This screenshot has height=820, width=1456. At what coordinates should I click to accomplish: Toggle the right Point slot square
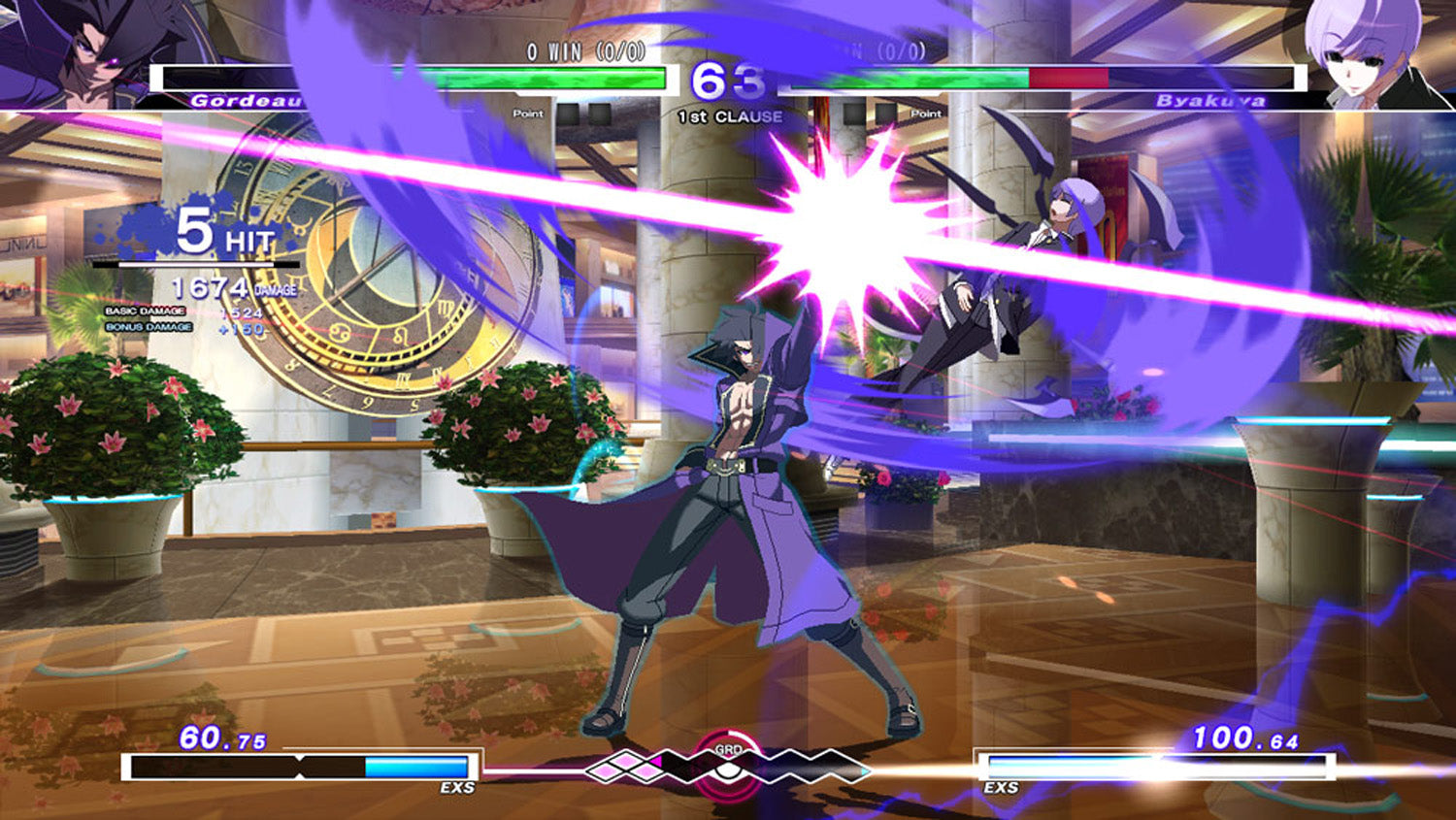coord(886,114)
